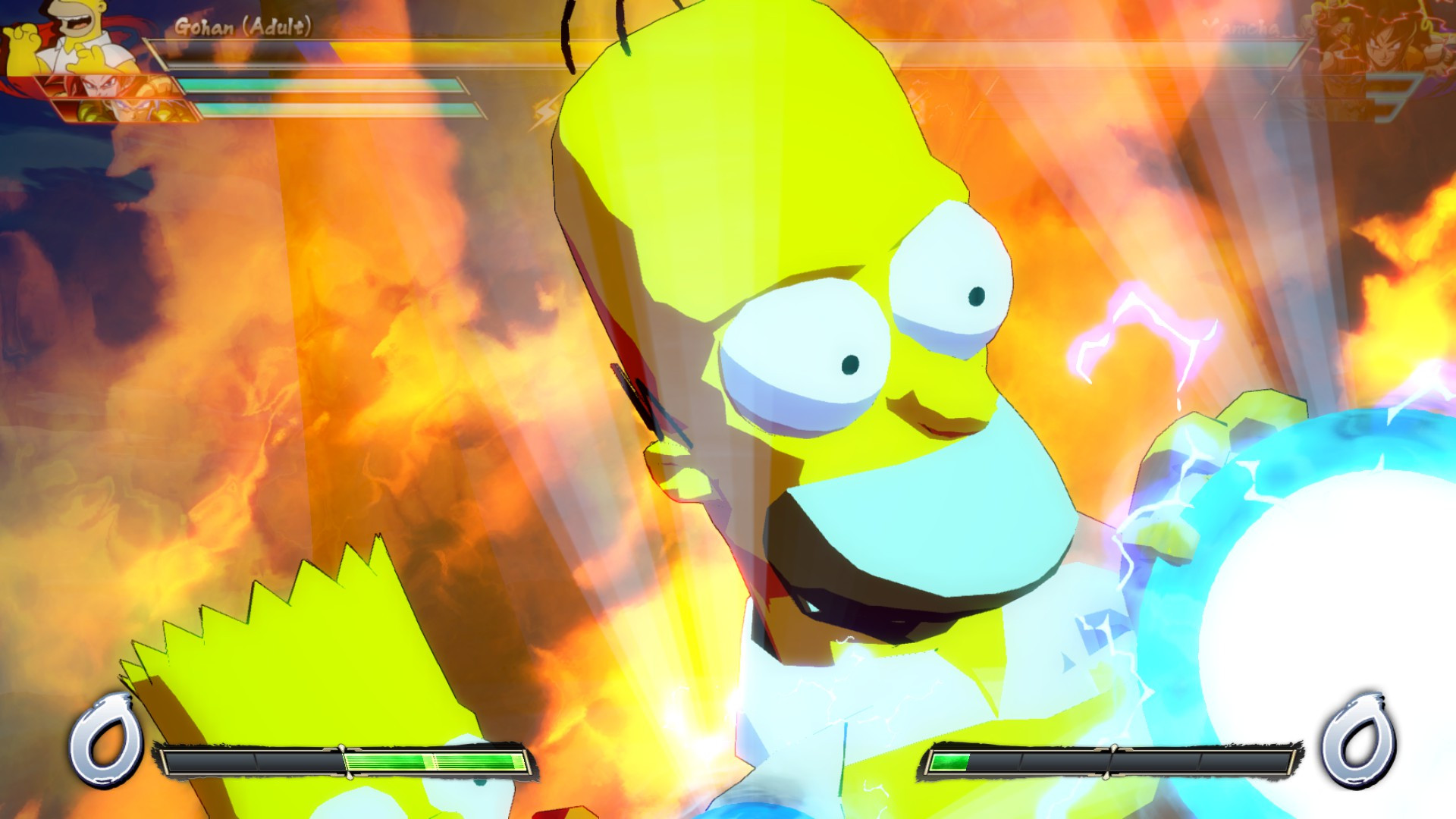Click the second assist character portrait on the left

(x=121, y=110)
